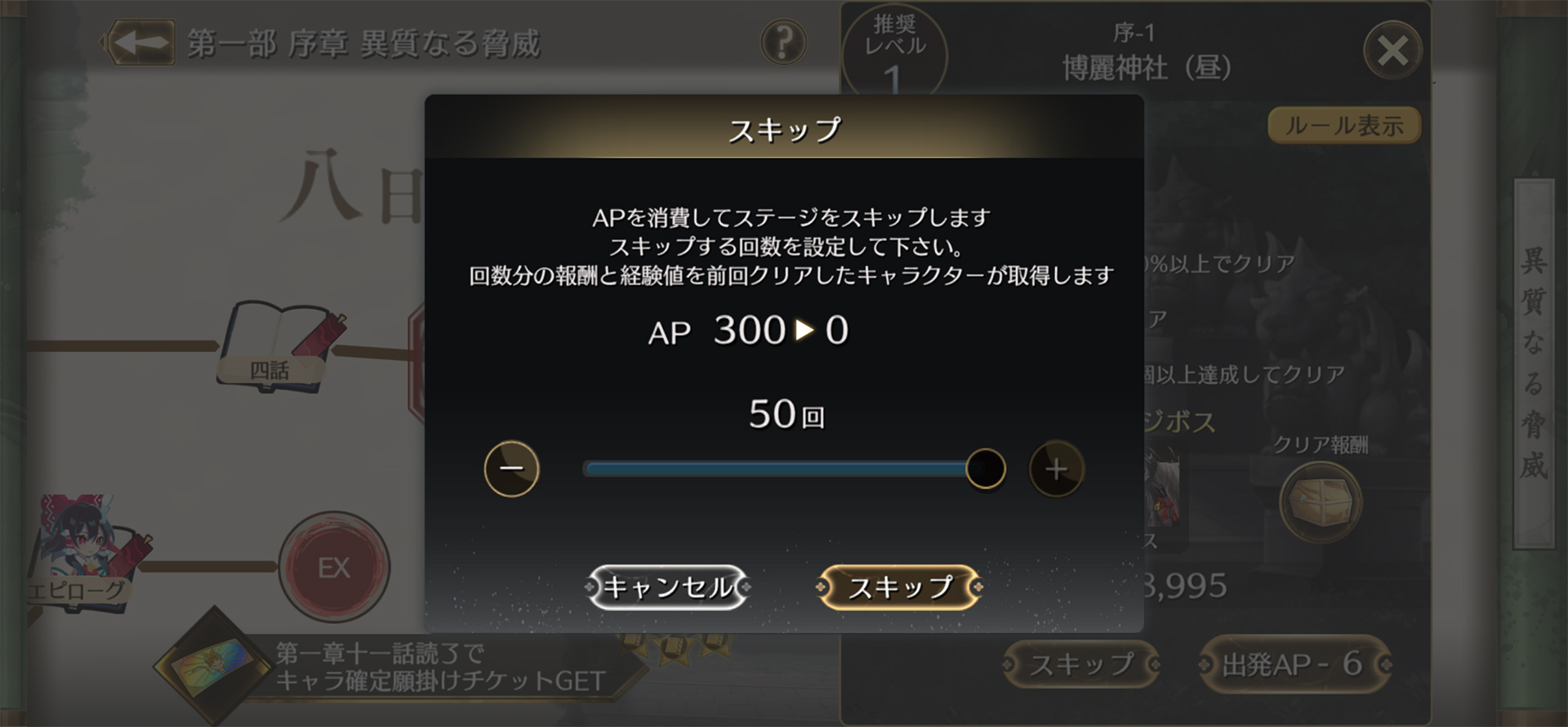Screen dimensions: 1568x727
Task: Open the help question mark icon
Action: (x=782, y=43)
